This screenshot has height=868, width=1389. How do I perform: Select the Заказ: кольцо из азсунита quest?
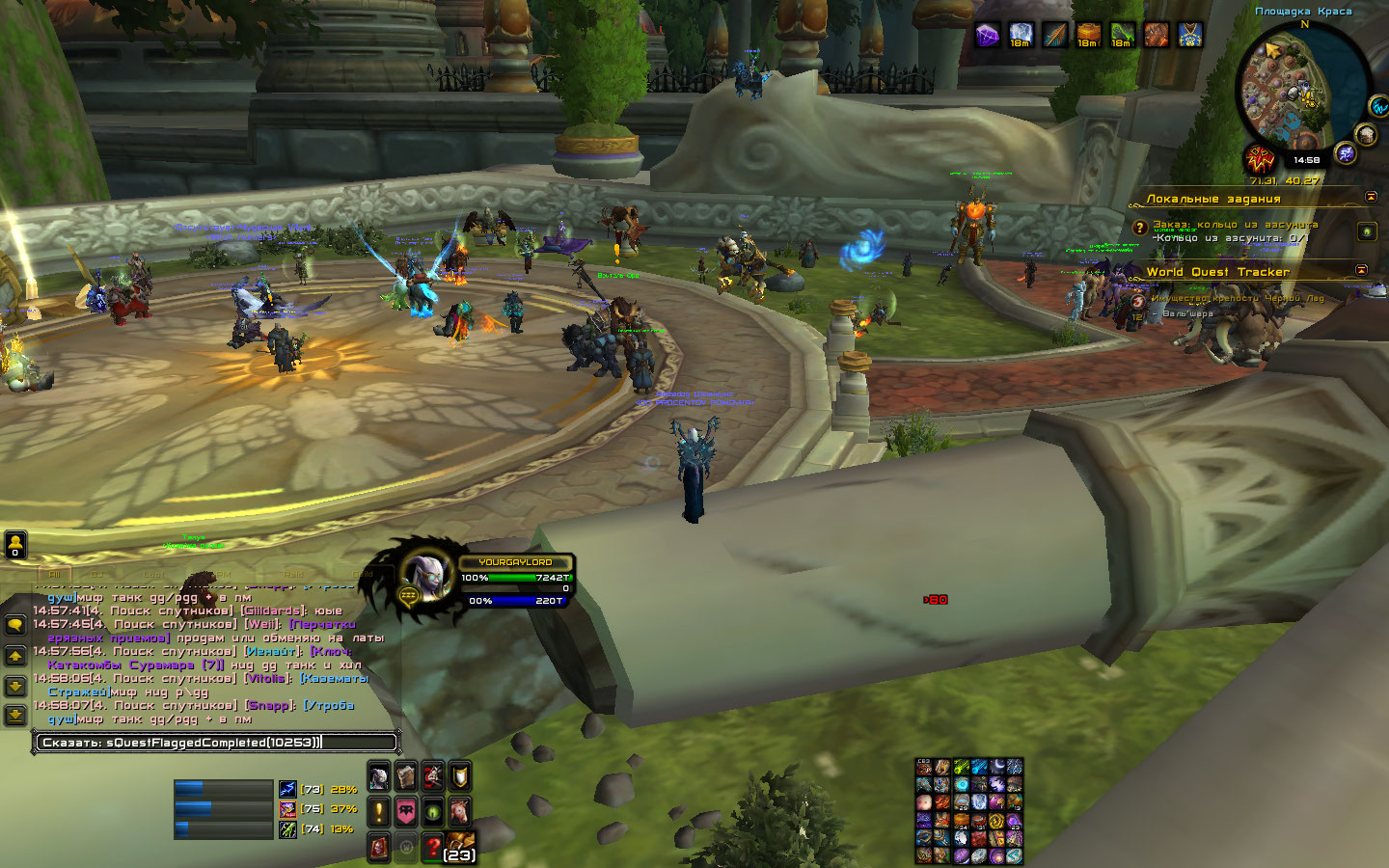pos(1235,225)
